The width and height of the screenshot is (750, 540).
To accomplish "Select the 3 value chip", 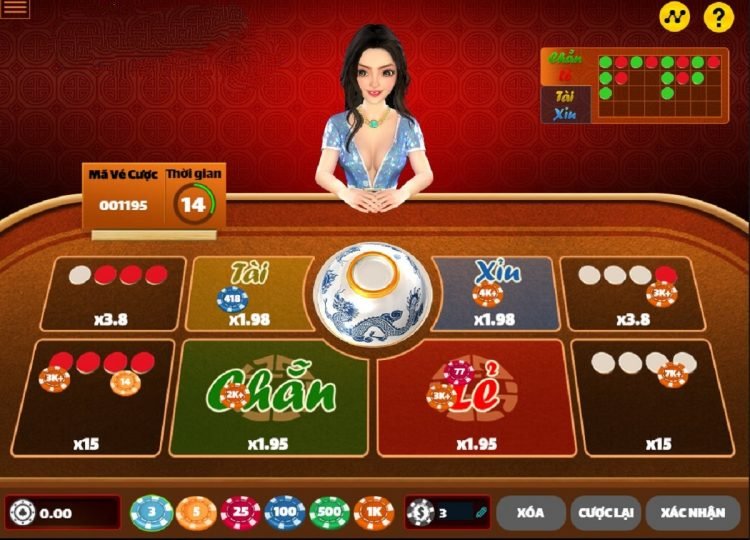I will (152, 513).
